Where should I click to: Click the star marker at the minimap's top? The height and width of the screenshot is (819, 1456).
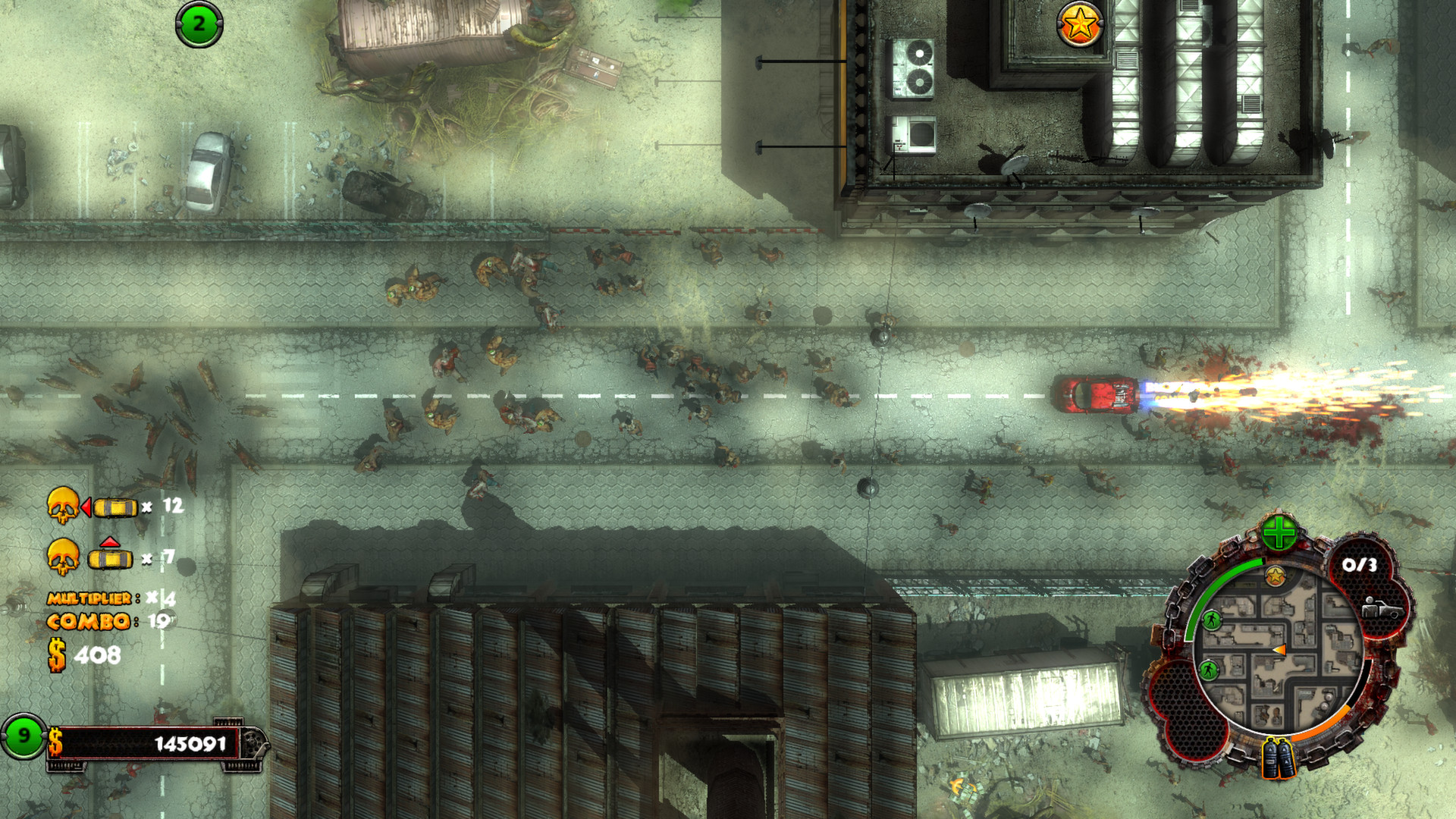[1275, 576]
